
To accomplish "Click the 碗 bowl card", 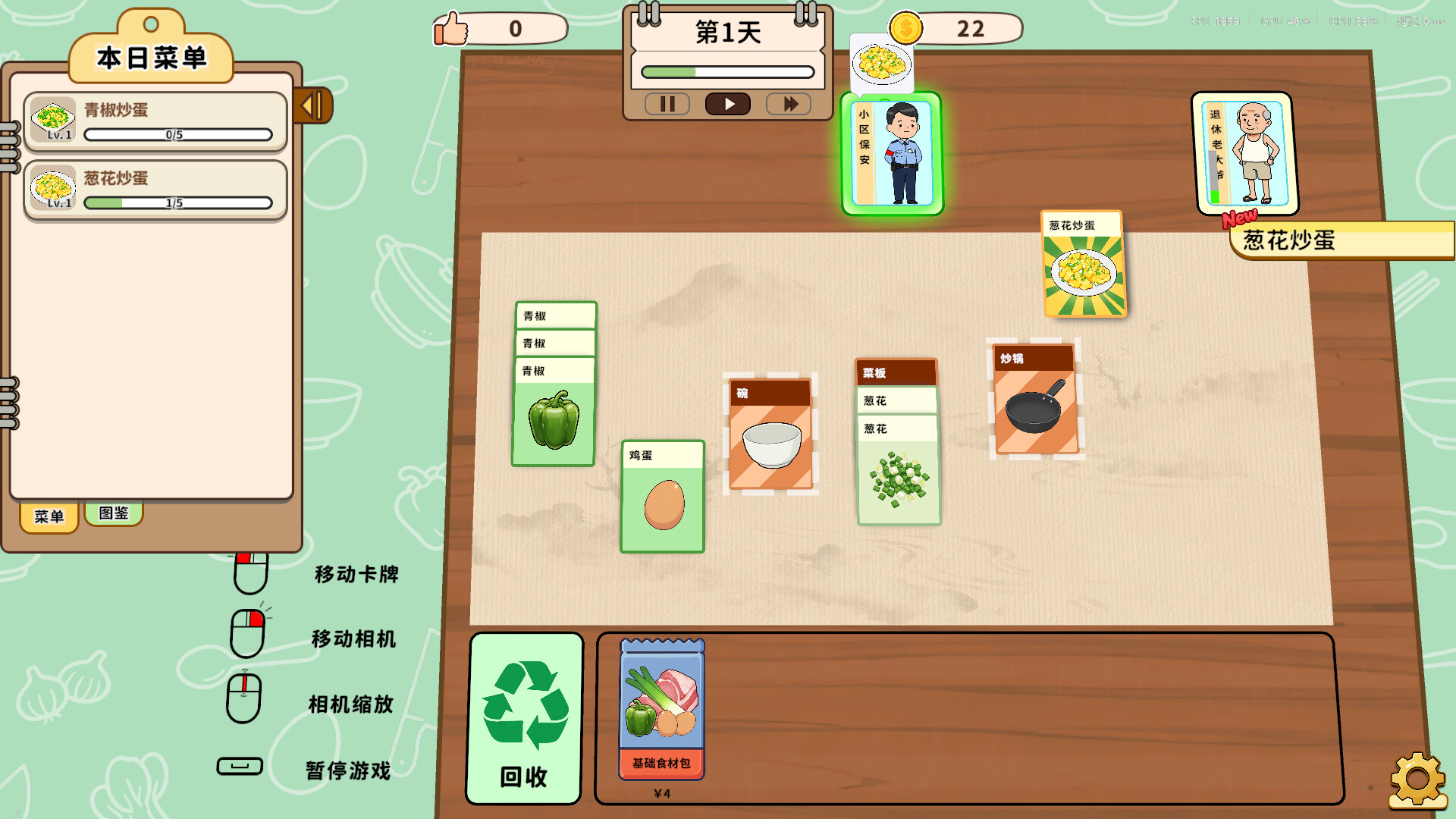I will (x=770, y=432).
